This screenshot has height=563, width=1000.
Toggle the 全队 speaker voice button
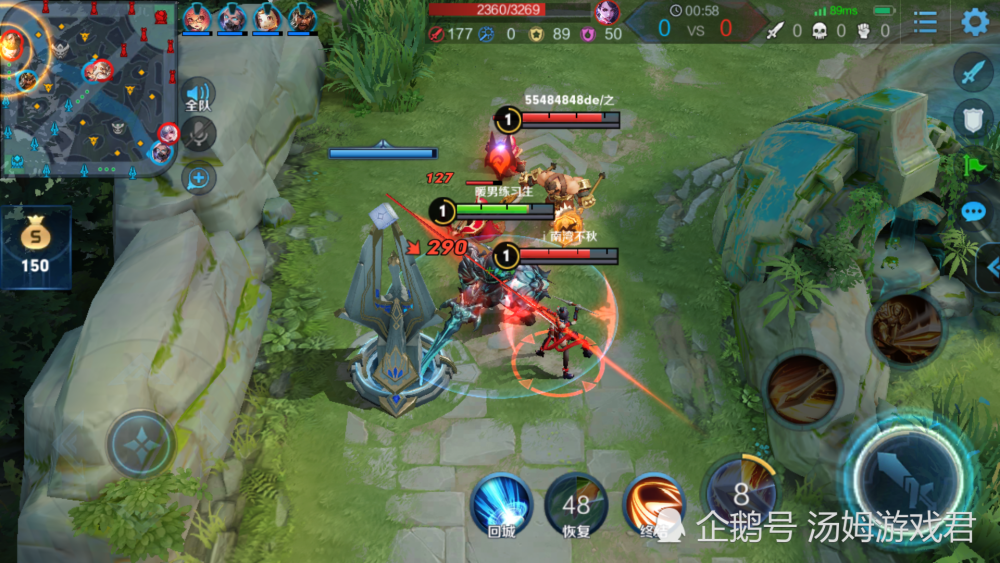[x=198, y=95]
